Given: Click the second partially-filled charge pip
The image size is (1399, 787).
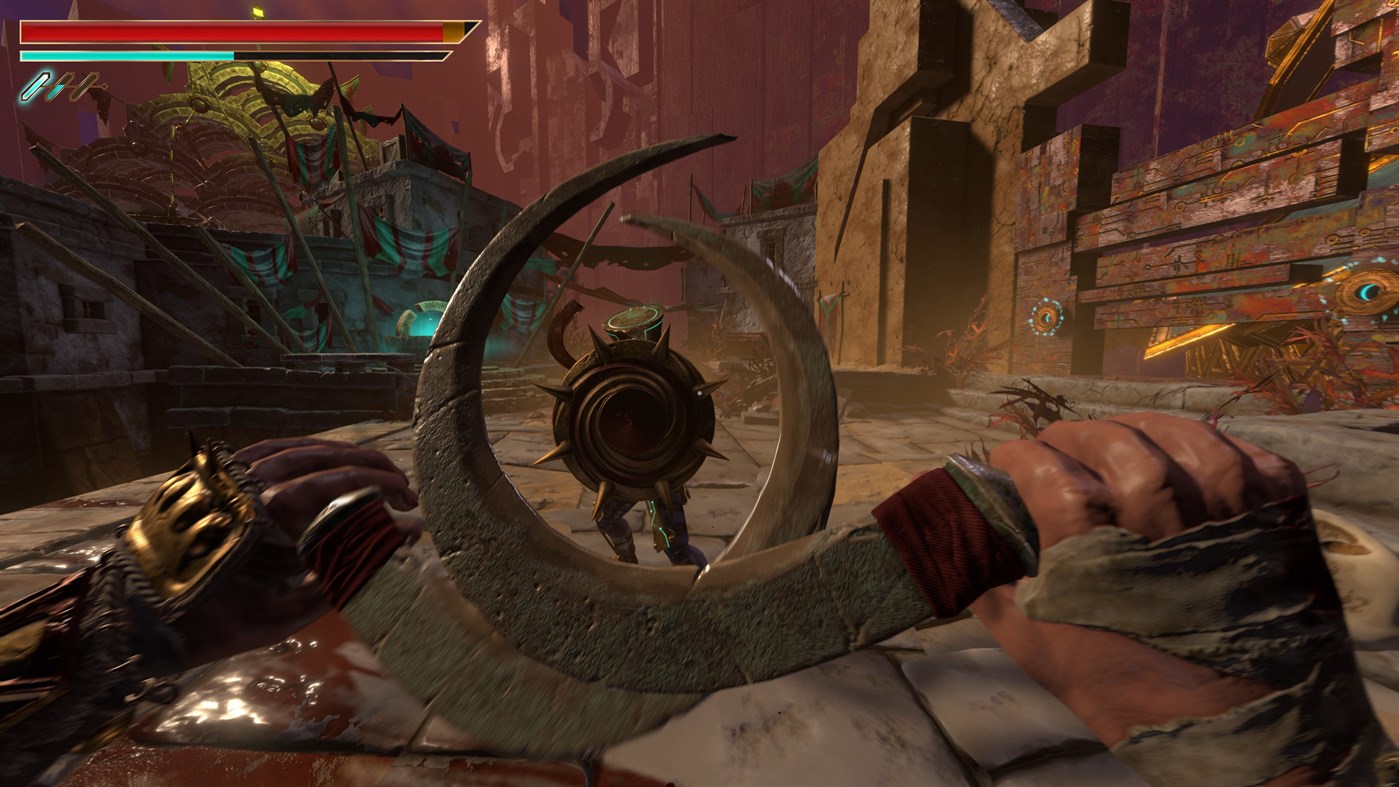Looking at the screenshot, I should [x=58, y=88].
